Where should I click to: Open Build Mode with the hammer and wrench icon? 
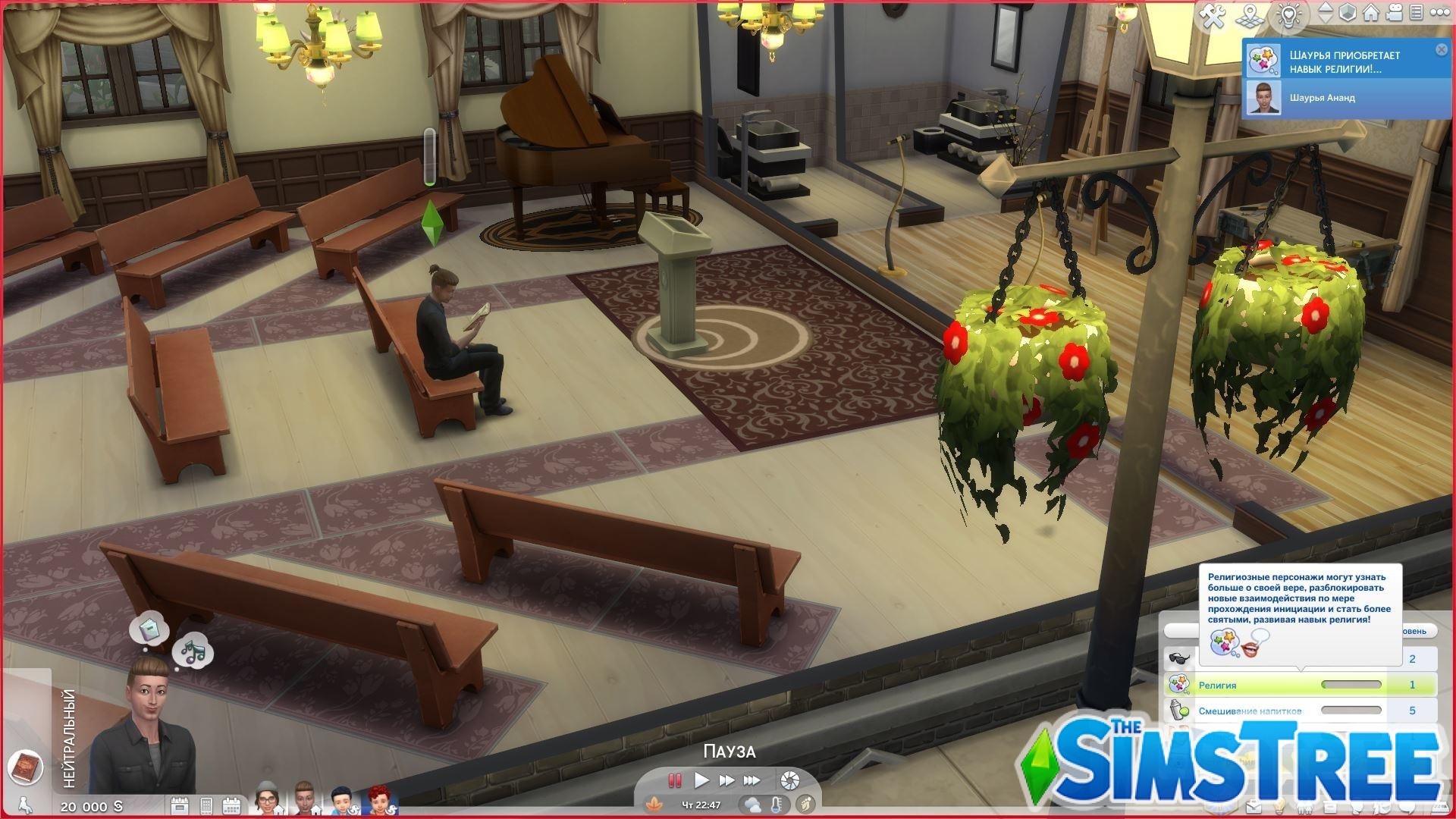pos(1212,17)
